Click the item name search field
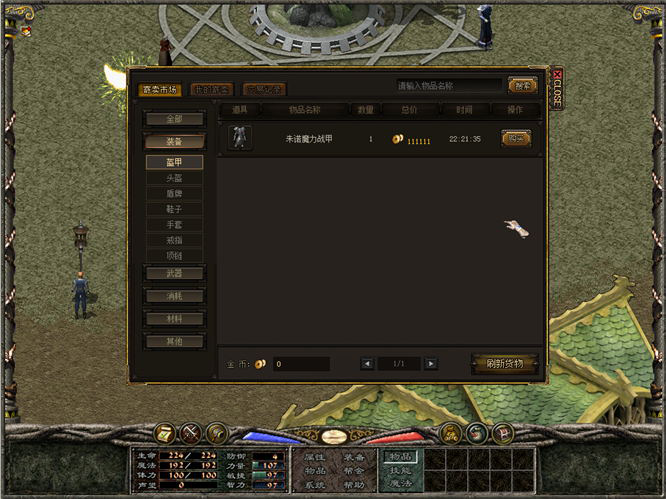 click(448, 86)
